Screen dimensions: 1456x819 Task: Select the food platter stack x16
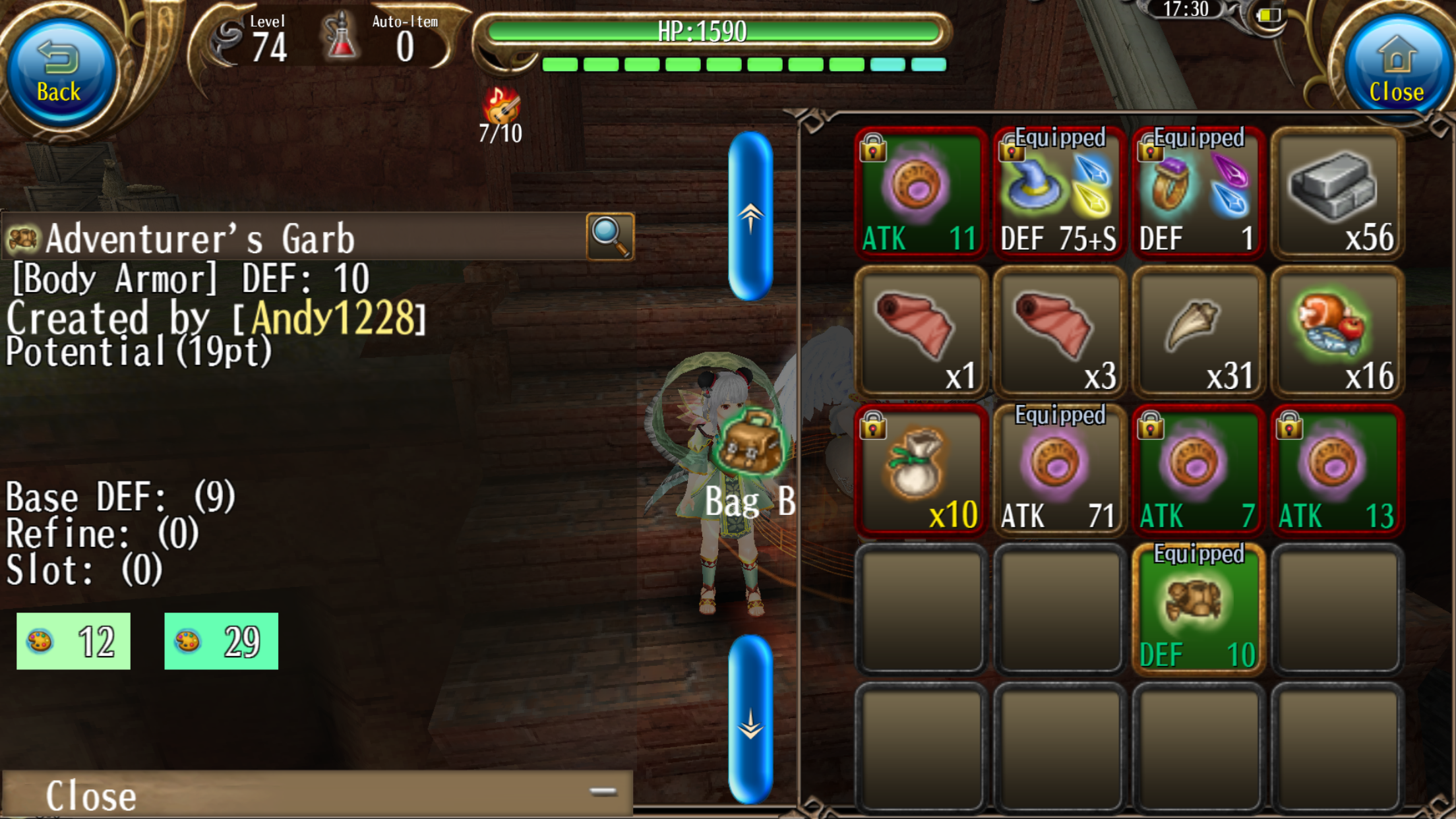point(1337,332)
